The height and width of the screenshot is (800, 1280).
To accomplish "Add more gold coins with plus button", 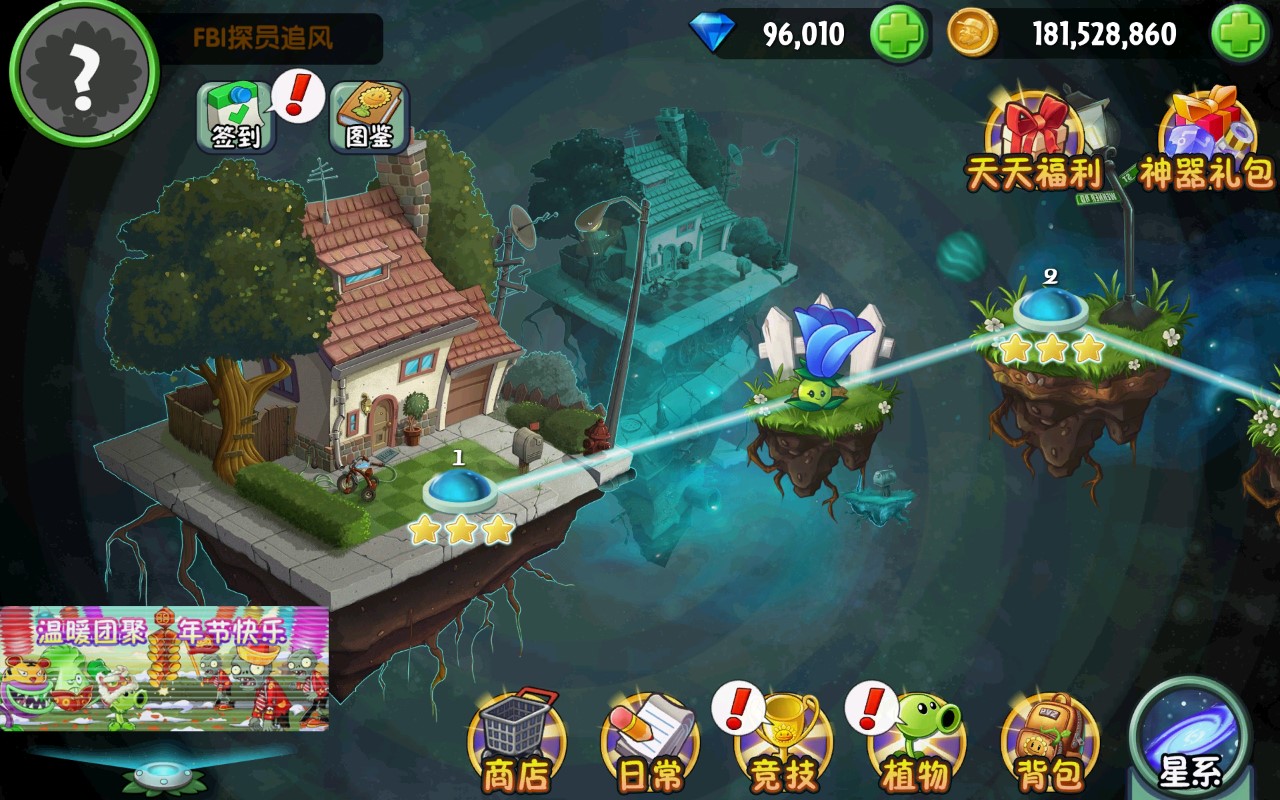I will [x=1240, y=35].
